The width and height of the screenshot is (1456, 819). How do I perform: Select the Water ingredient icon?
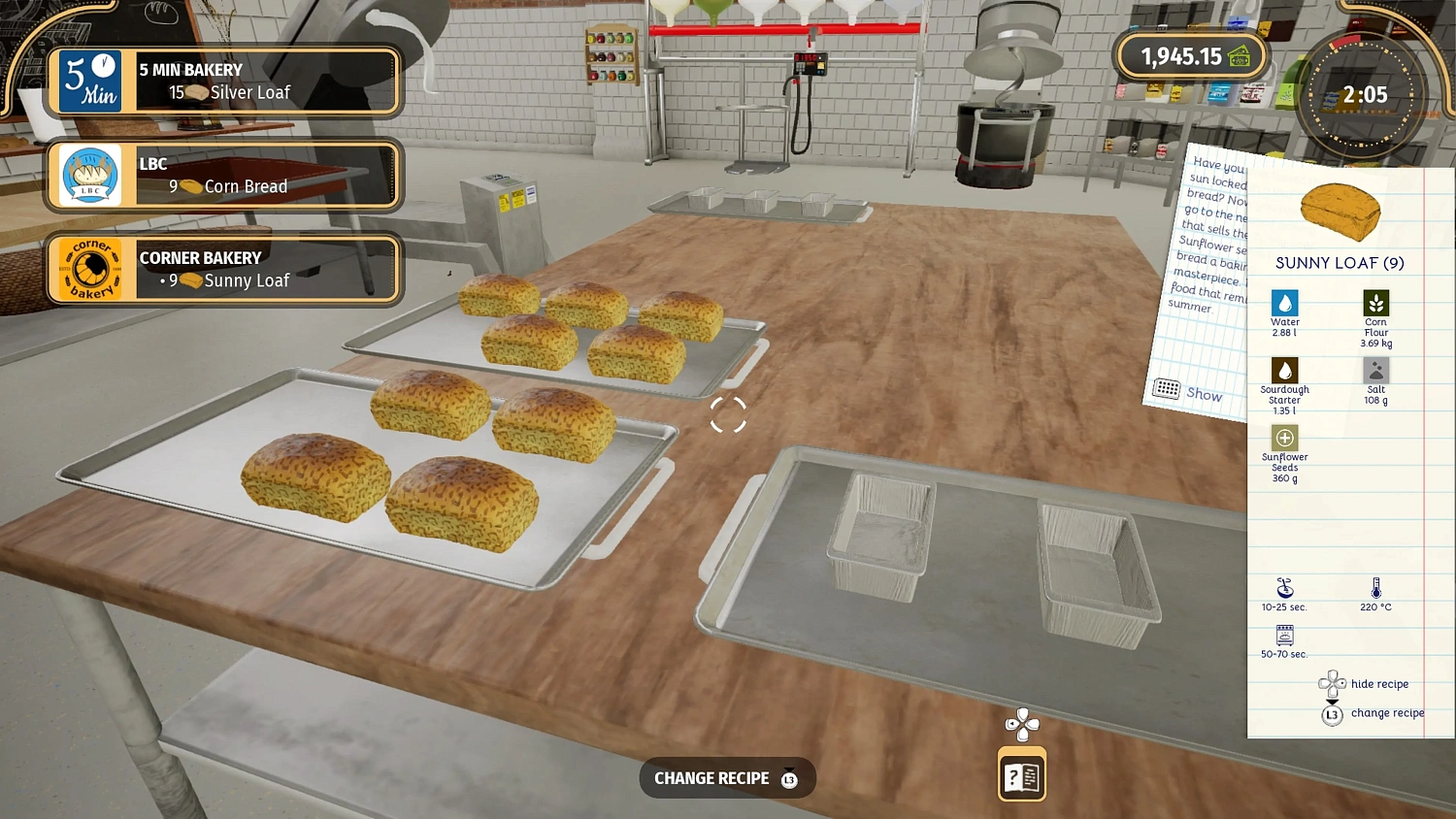coord(1284,304)
